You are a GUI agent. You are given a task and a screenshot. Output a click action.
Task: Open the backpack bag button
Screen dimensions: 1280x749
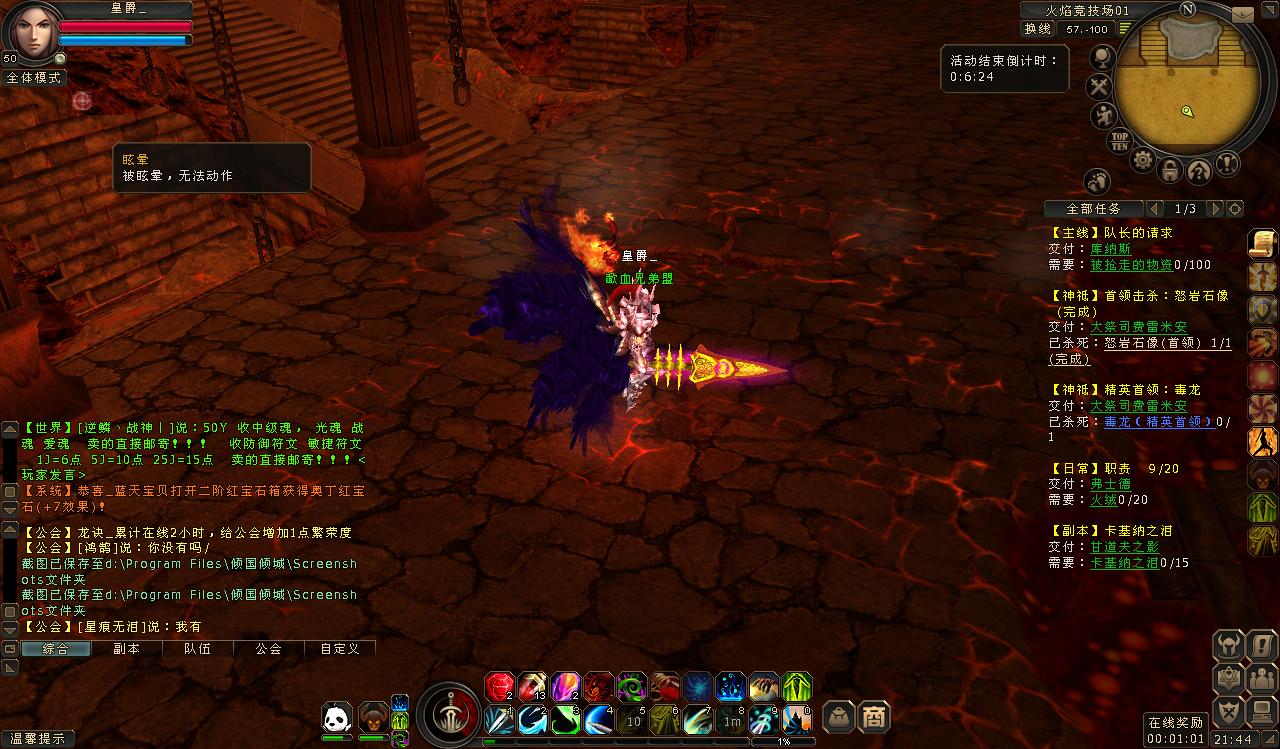tap(838, 717)
